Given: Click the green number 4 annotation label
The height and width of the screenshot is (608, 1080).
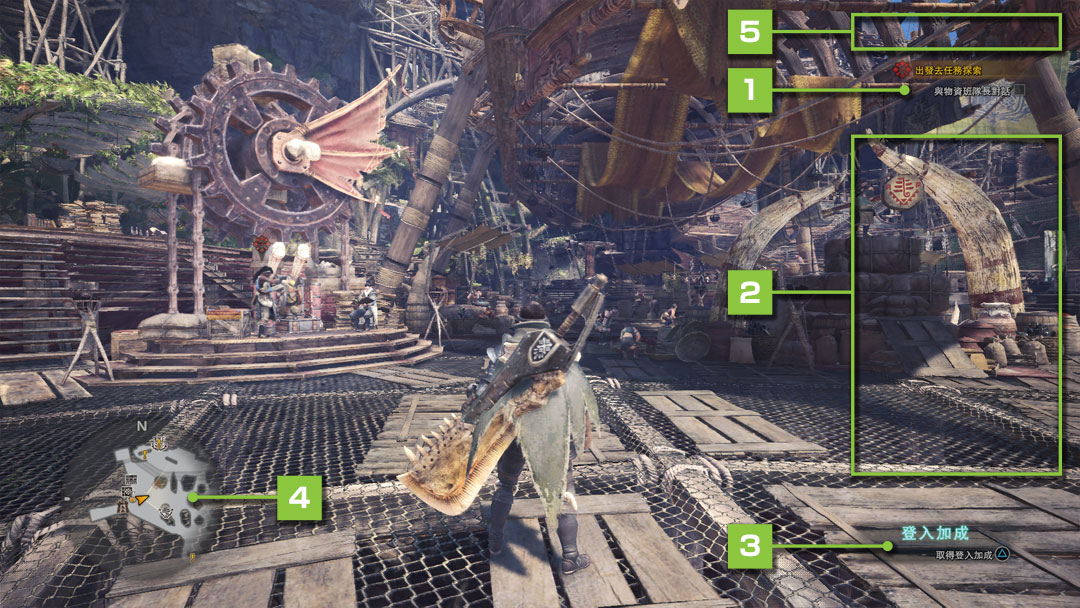Looking at the screenshot, I should (298, 497).
